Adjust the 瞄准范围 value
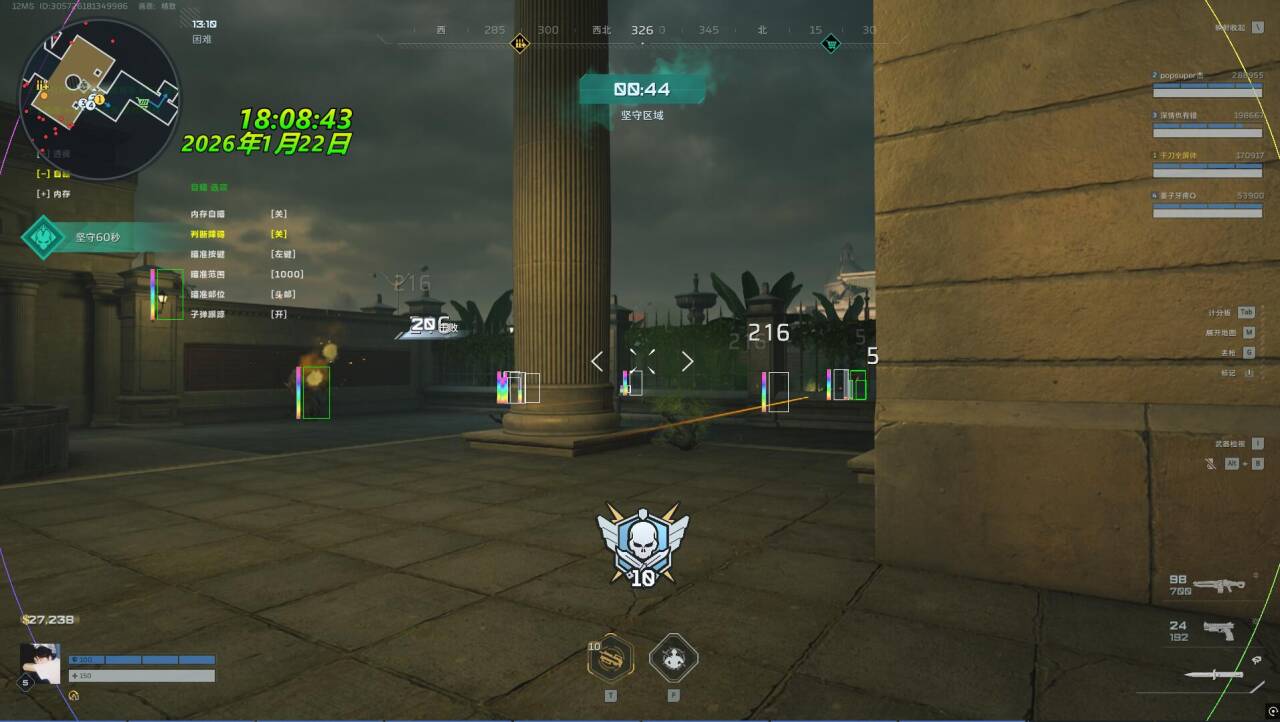The height and width of the screenshot is (722, 1280). (286, 274)
